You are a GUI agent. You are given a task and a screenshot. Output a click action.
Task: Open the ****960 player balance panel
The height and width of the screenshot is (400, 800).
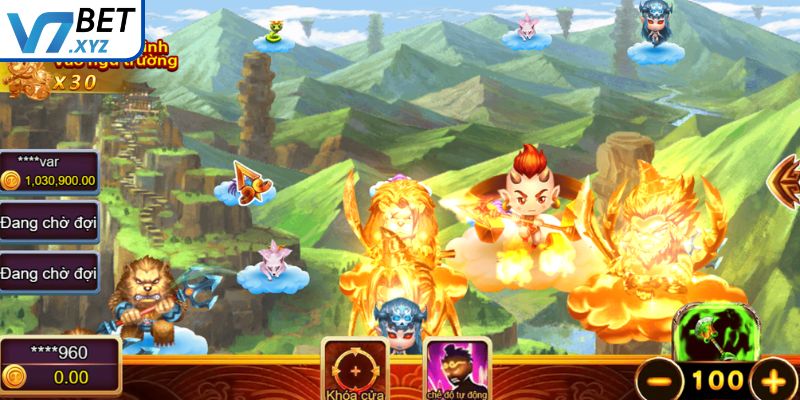[x=60, y=365]
